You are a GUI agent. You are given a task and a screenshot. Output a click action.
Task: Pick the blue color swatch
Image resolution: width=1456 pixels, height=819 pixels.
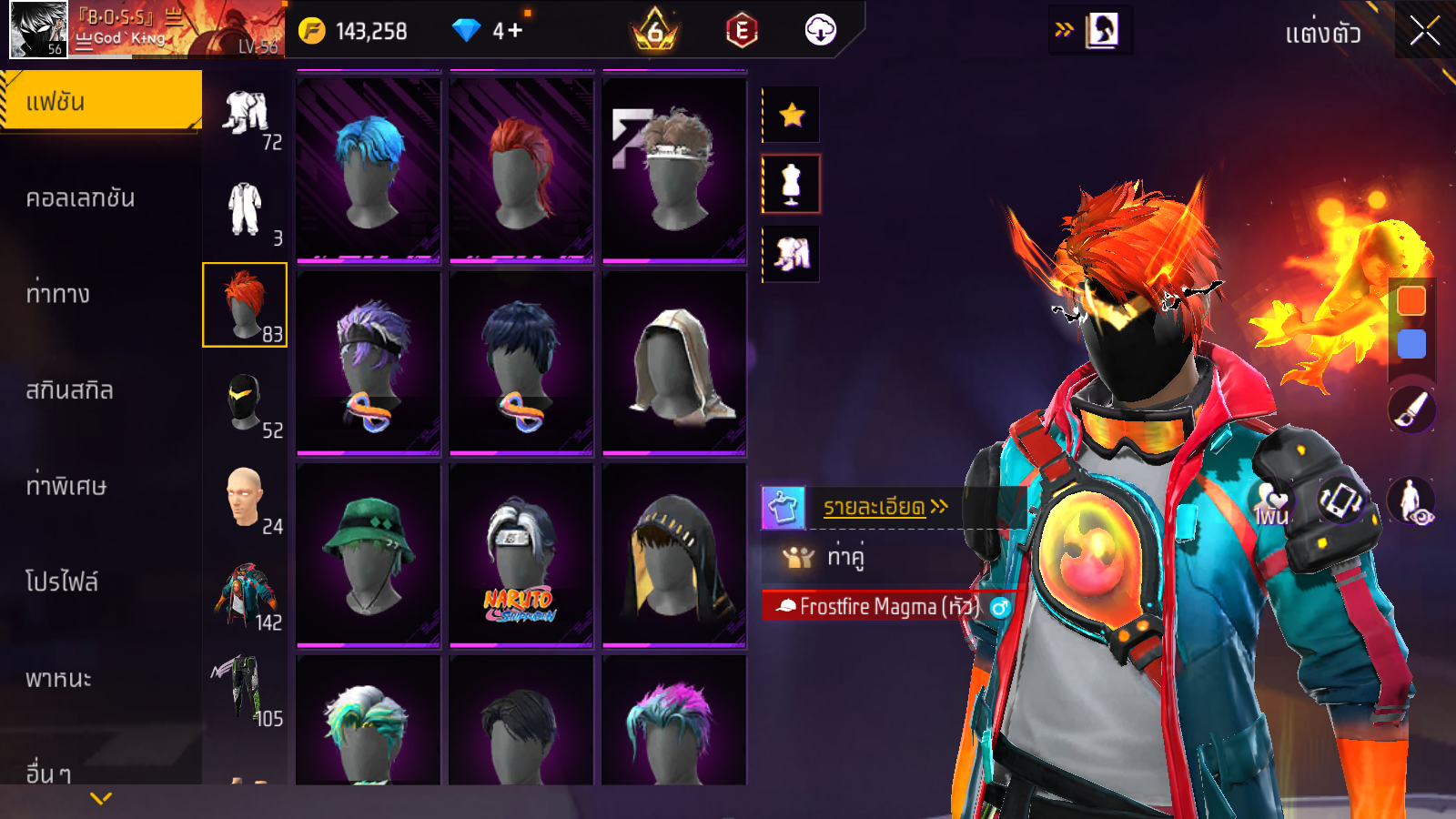[1411, 344]
